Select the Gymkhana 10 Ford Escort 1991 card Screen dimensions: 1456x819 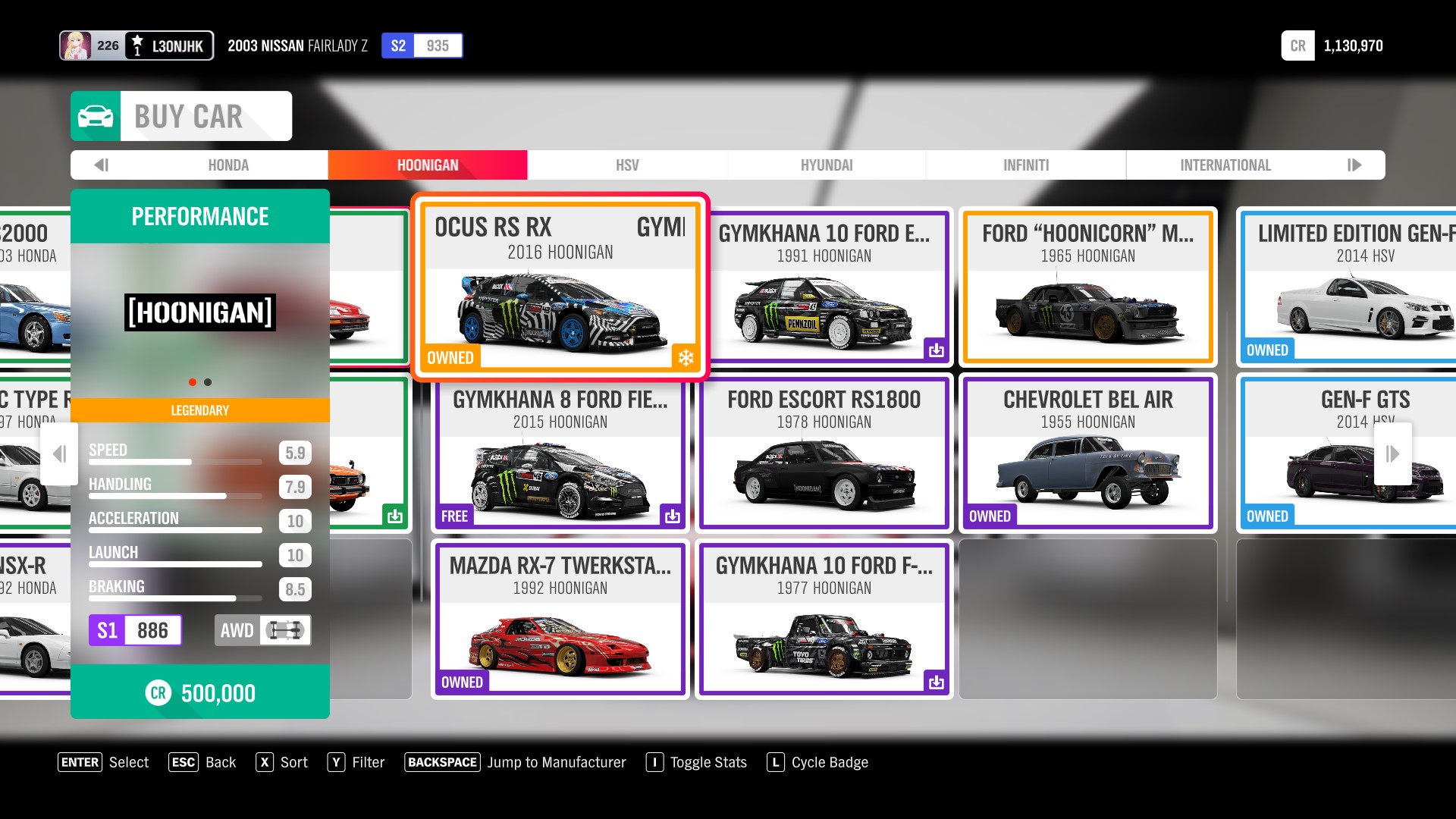coord(824,287)
